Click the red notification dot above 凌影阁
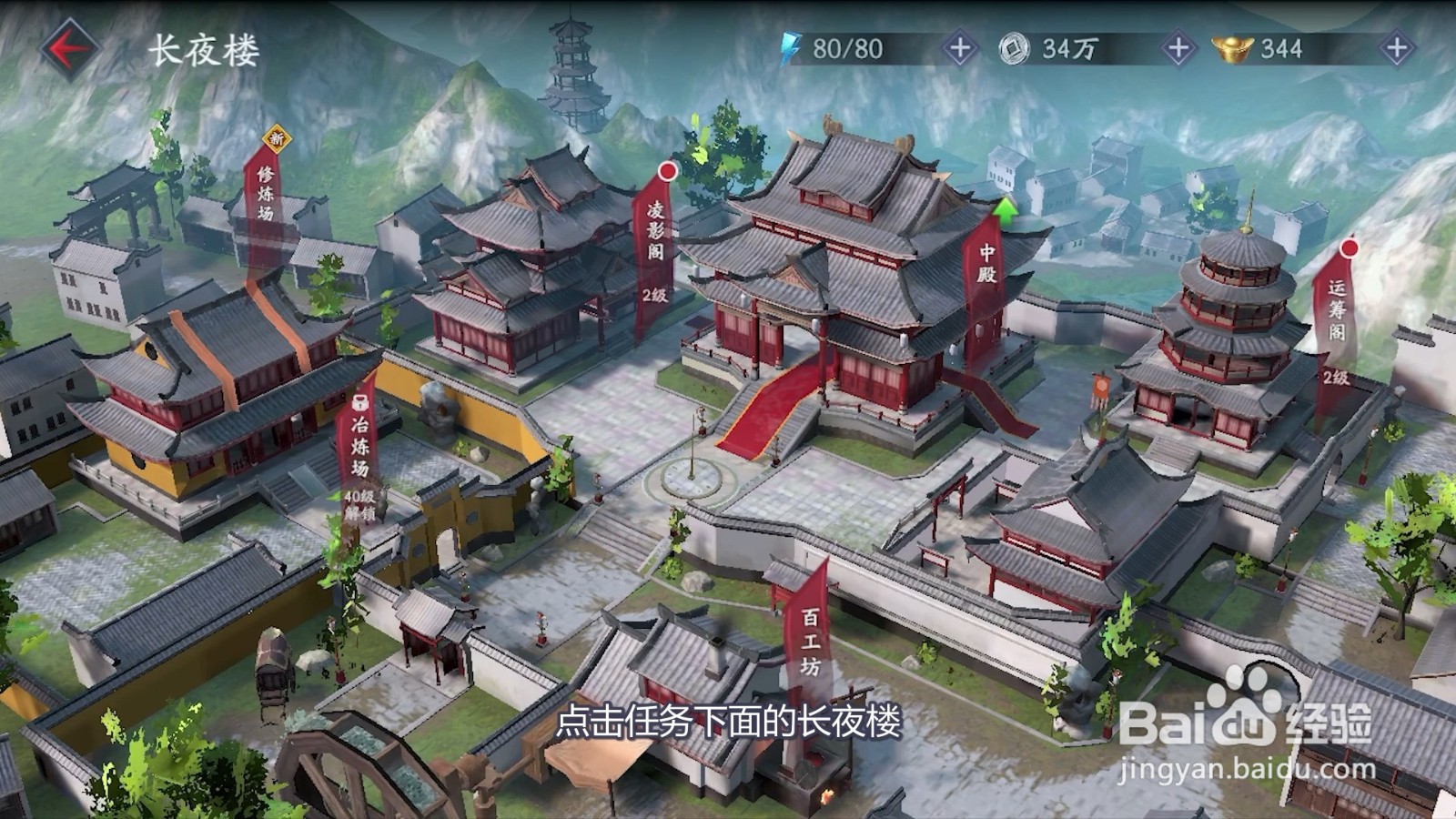Screen dimensions: 1456x819 tap(670, 171)
